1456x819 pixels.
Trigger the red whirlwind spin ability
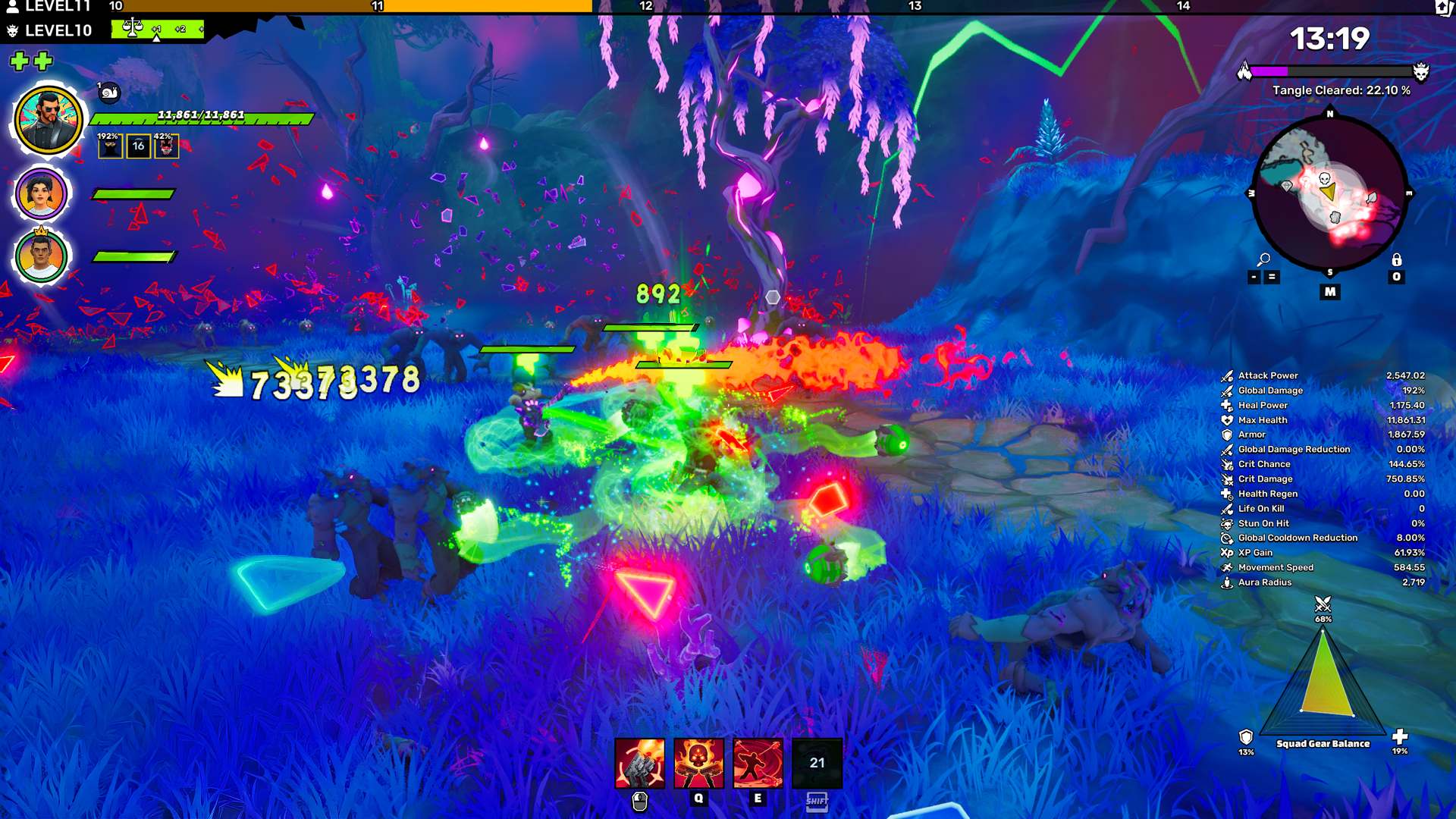coord(758,763)
